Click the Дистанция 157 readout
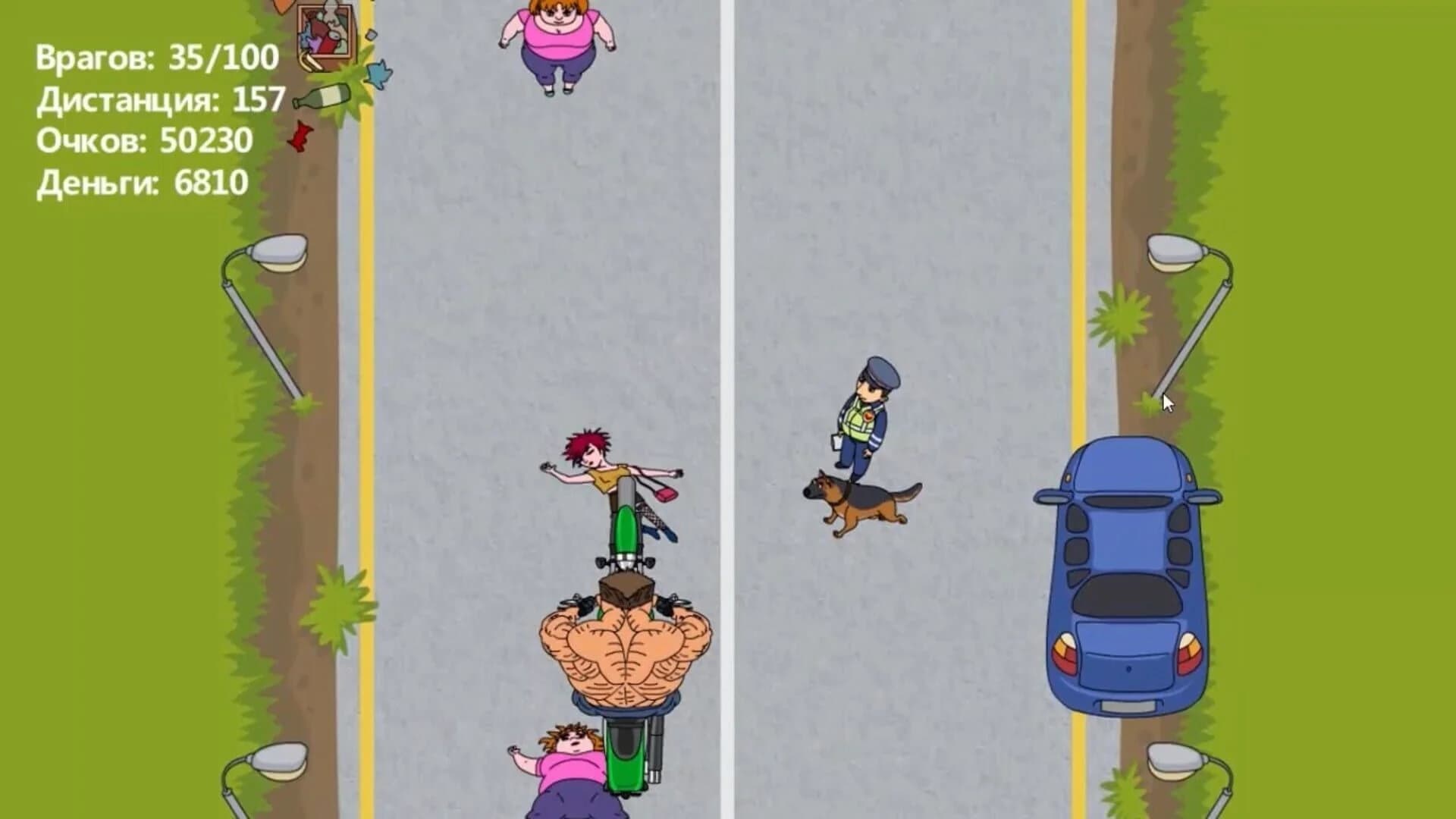 159,99
